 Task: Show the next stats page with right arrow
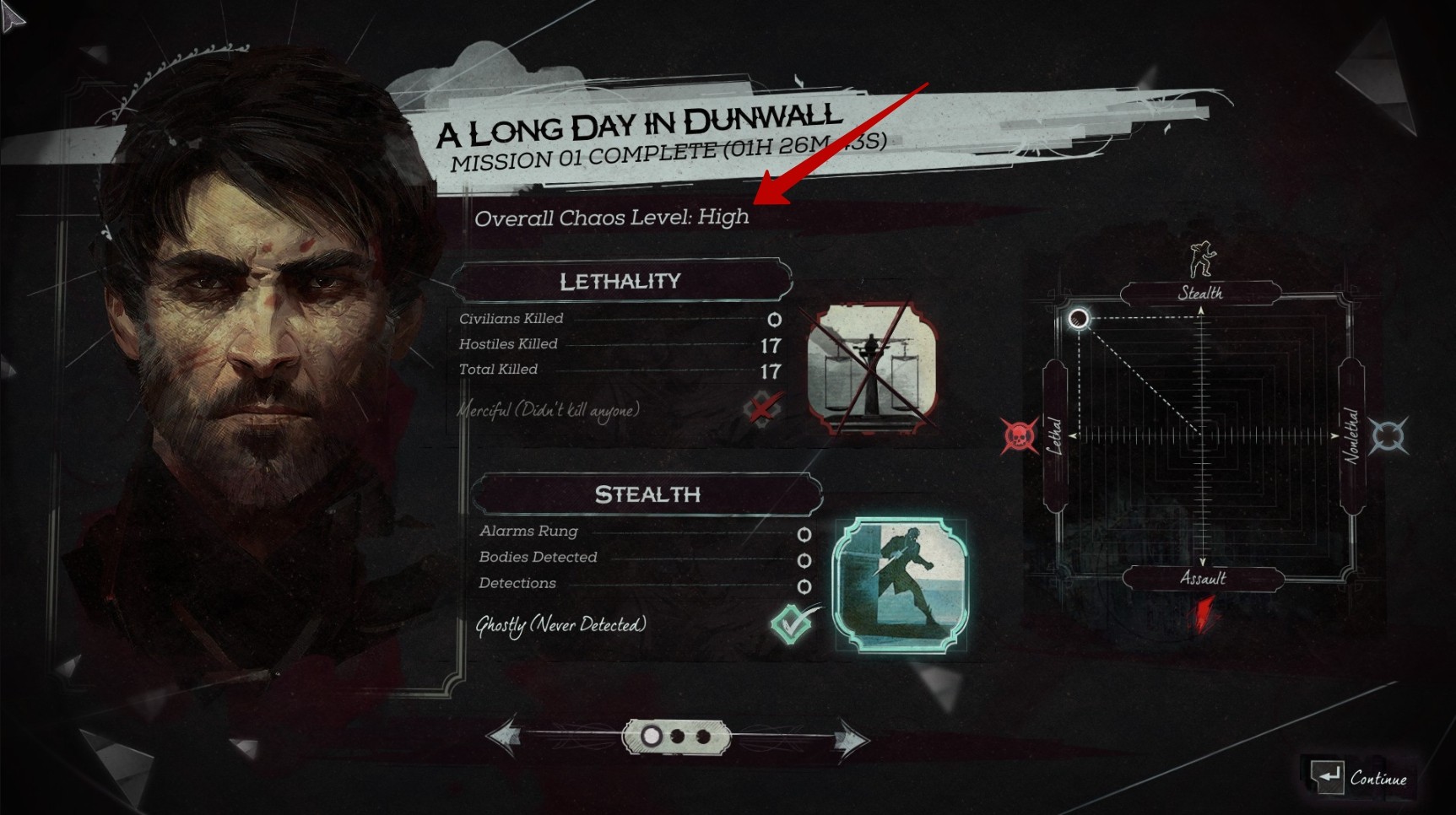(x=850, y=740)
